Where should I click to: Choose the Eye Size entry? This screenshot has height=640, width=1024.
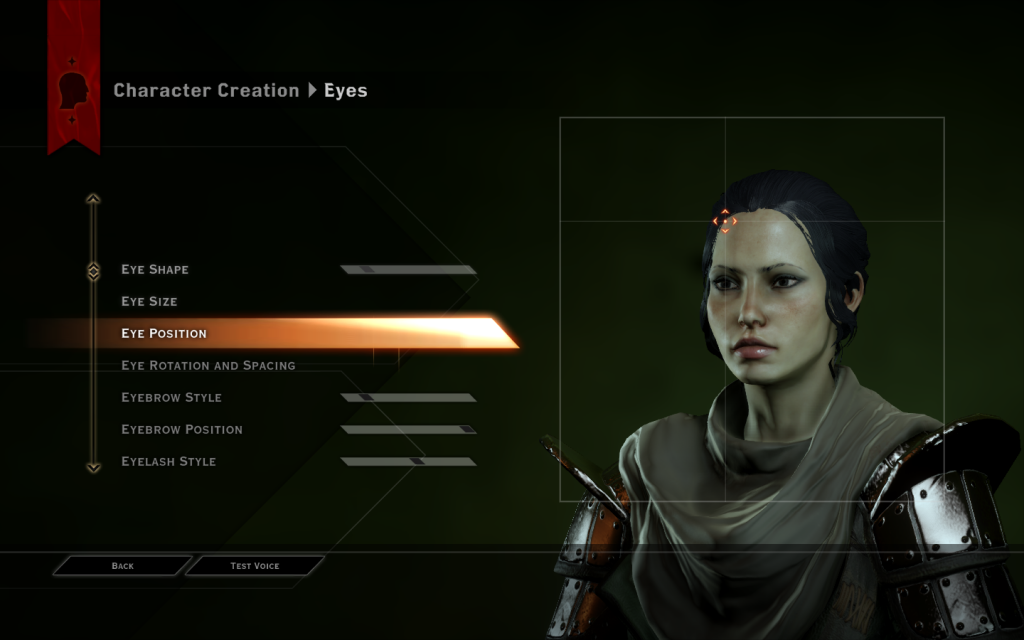(149, 301)
